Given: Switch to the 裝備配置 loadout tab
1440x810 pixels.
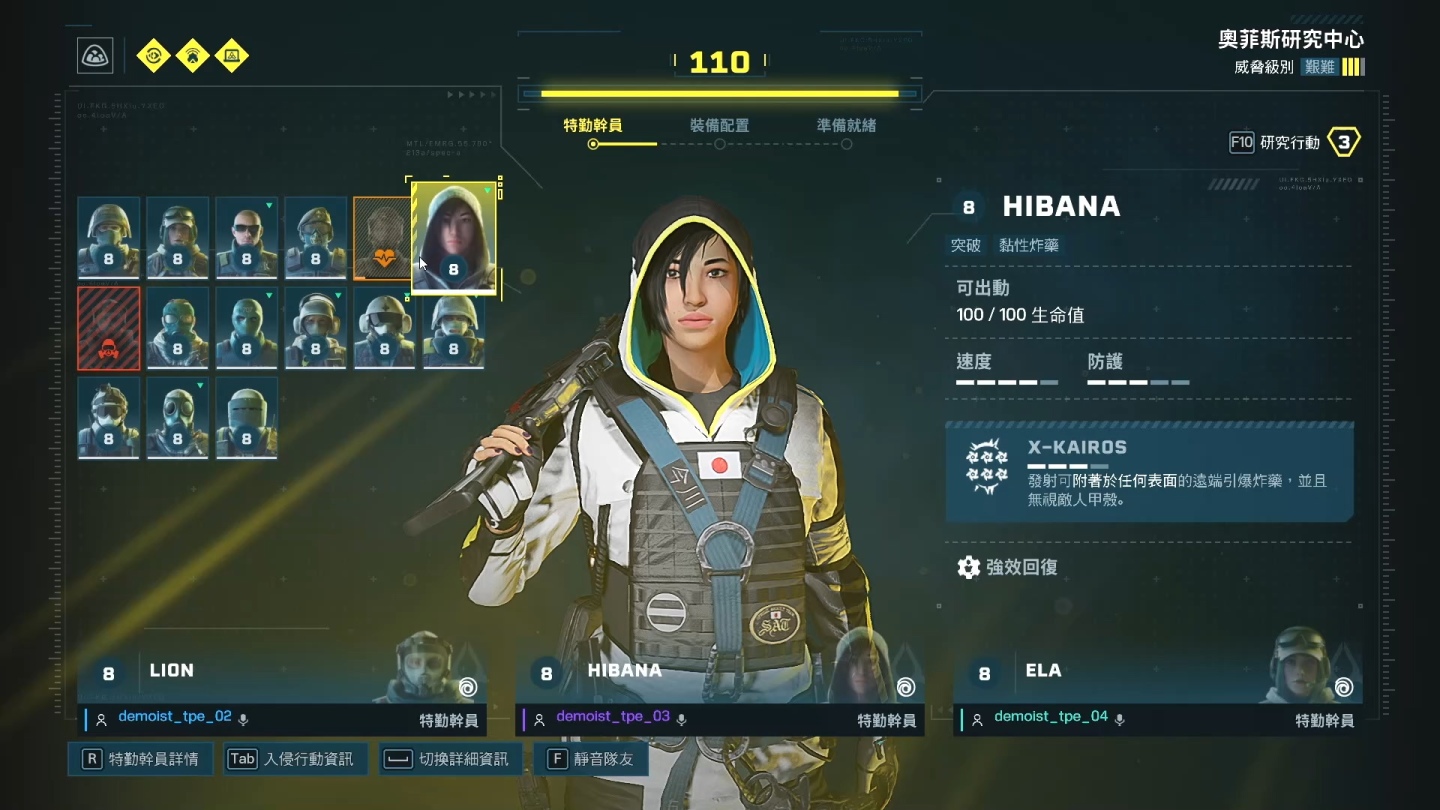Looking at the screenshot, I should click(x=719, y=126).
